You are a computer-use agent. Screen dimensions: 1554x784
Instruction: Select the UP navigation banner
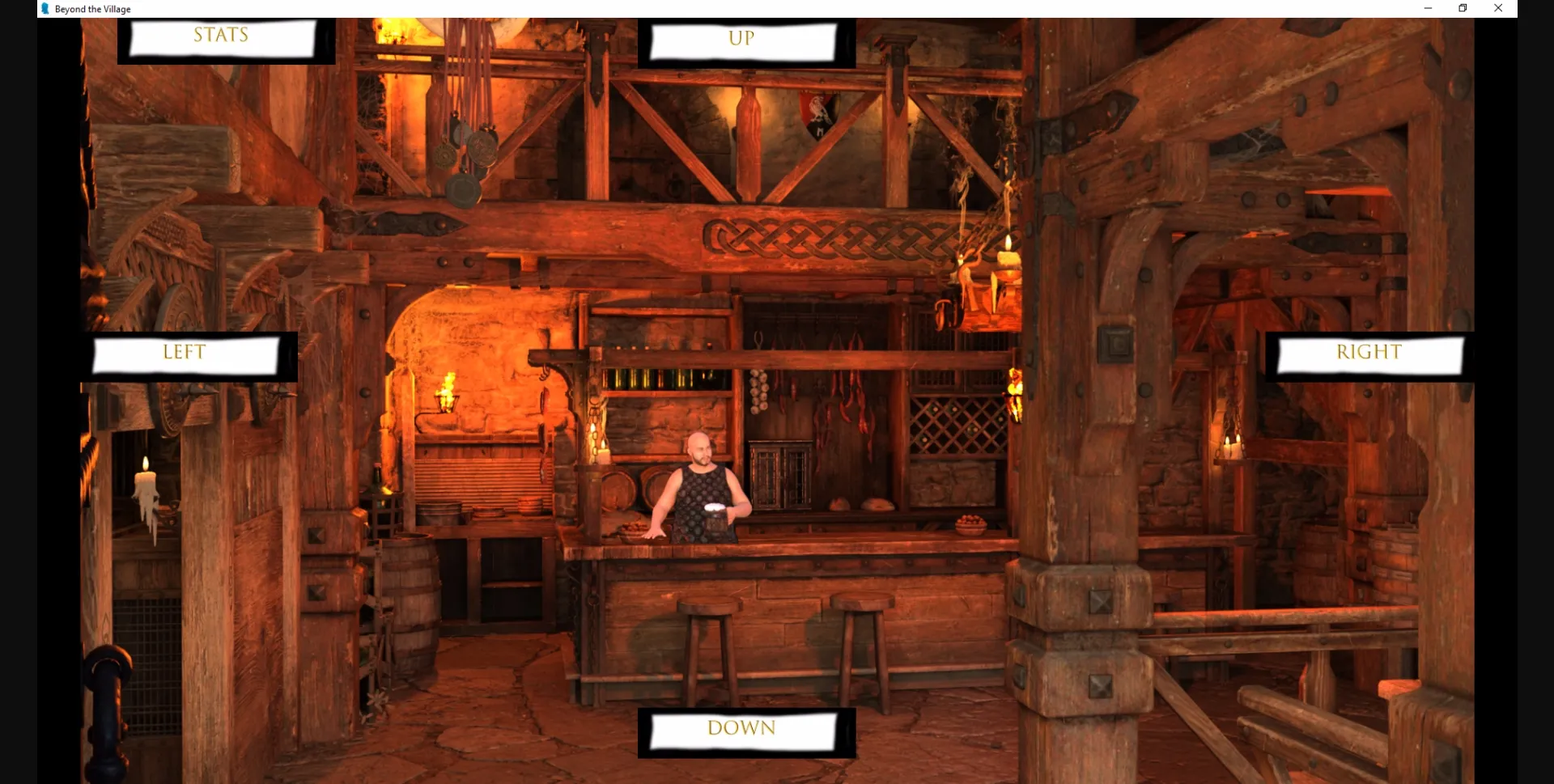tap(741, 39)
